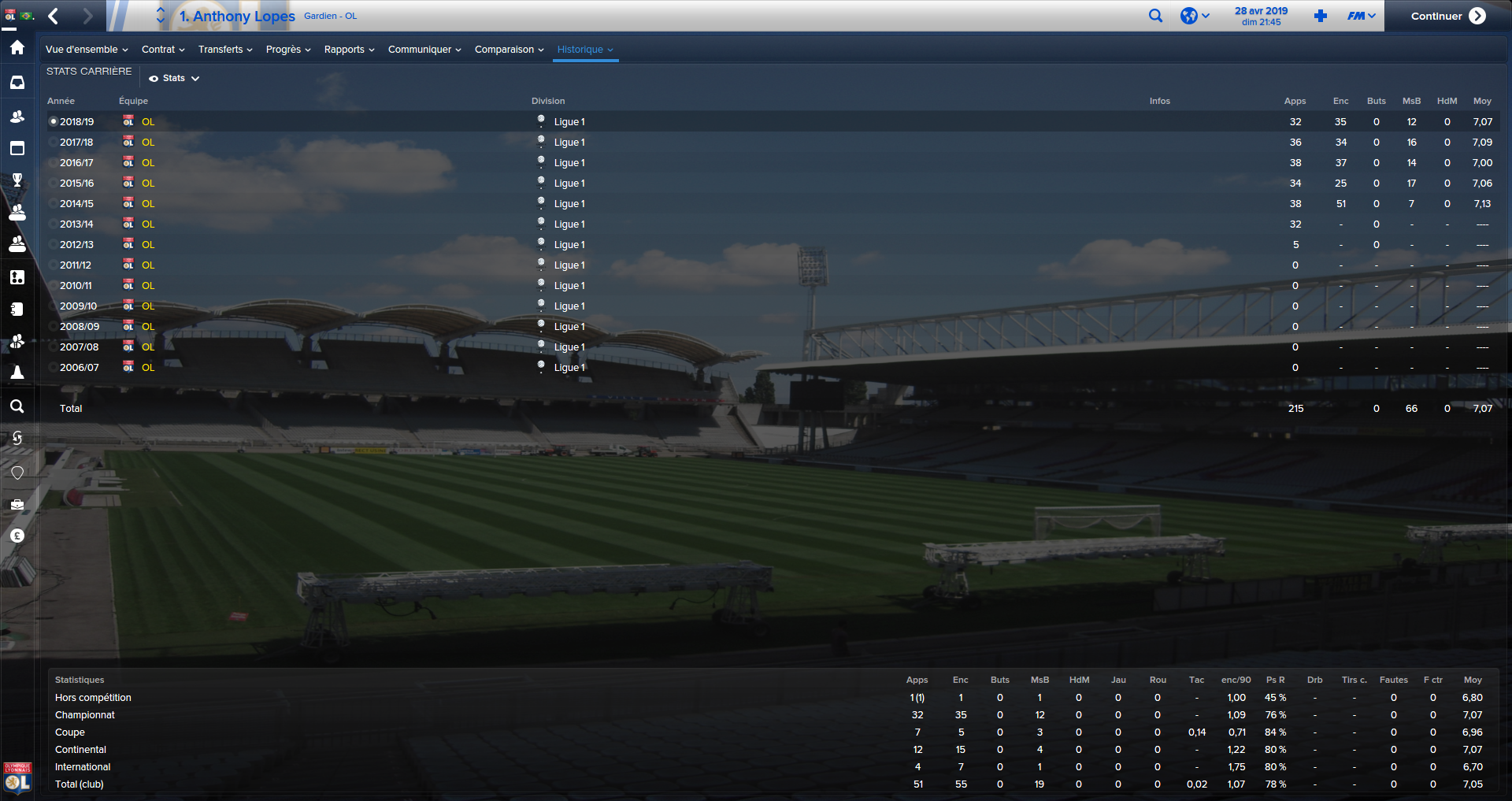Screen dimensions: 1512x801
Task: Click the OL team link for 2018/19
Action: click(149, 121)
